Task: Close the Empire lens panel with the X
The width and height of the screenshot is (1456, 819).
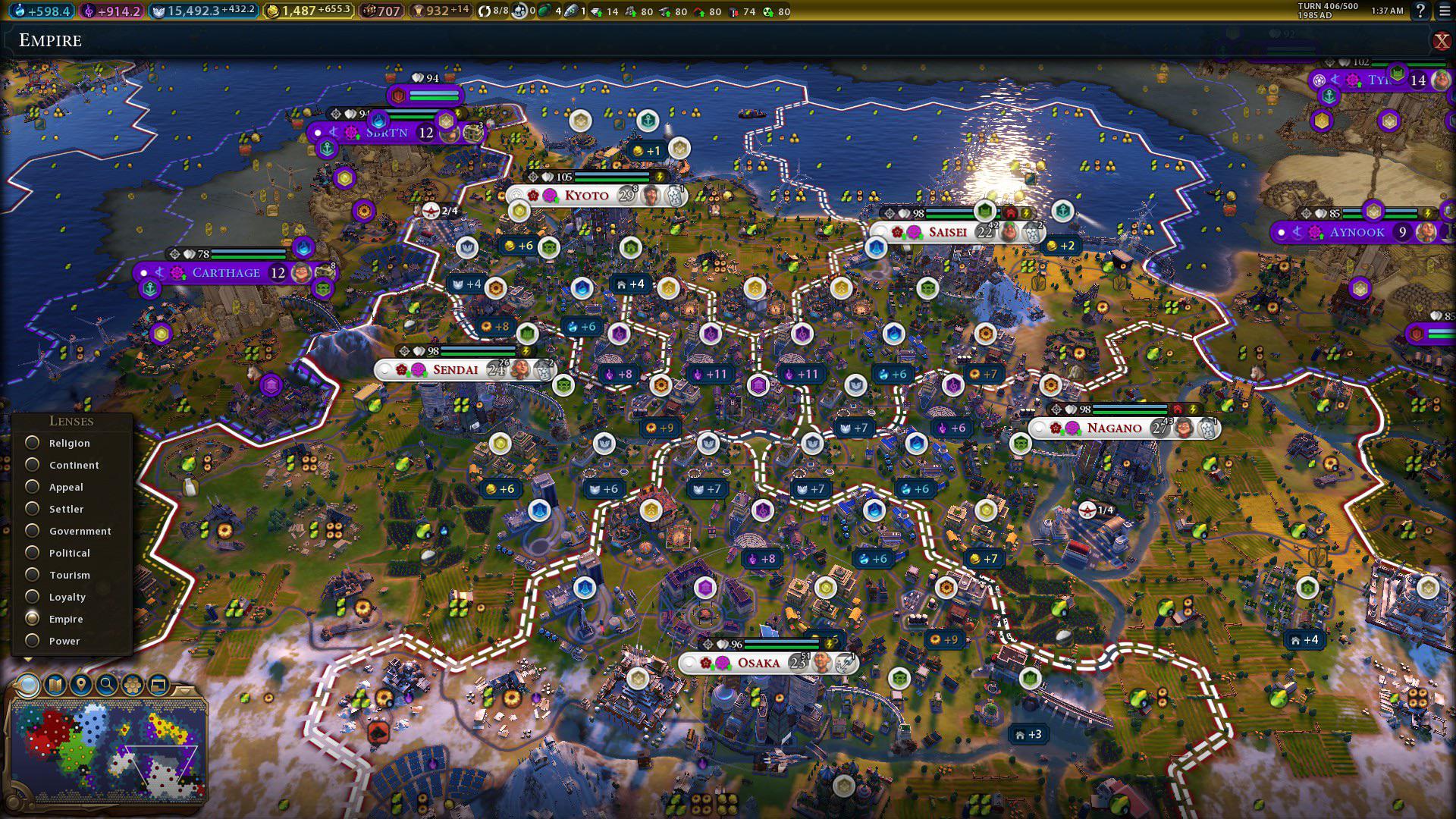Action: pos(1443,40)
